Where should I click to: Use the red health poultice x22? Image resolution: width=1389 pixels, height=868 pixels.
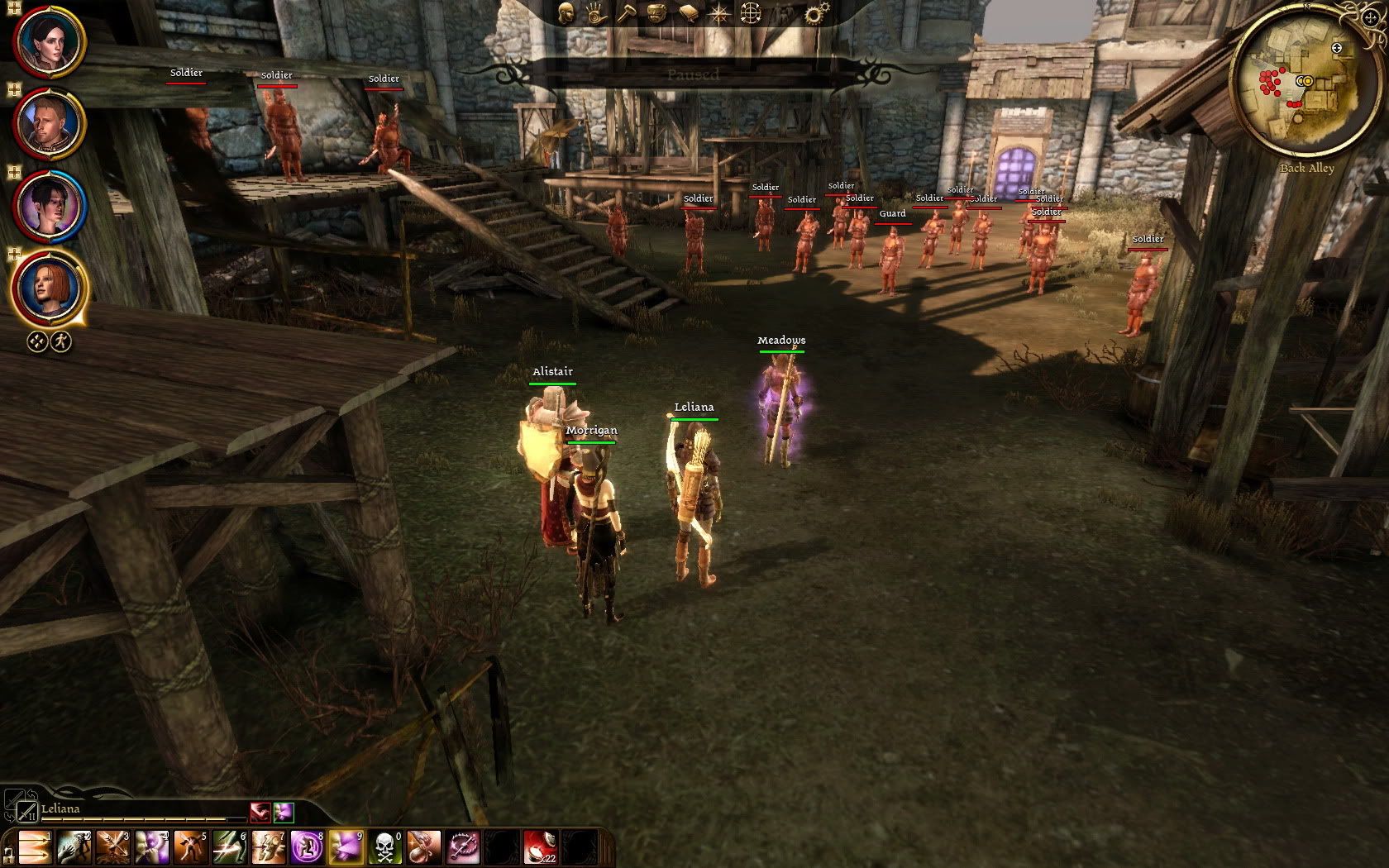(x=540, y=847)
